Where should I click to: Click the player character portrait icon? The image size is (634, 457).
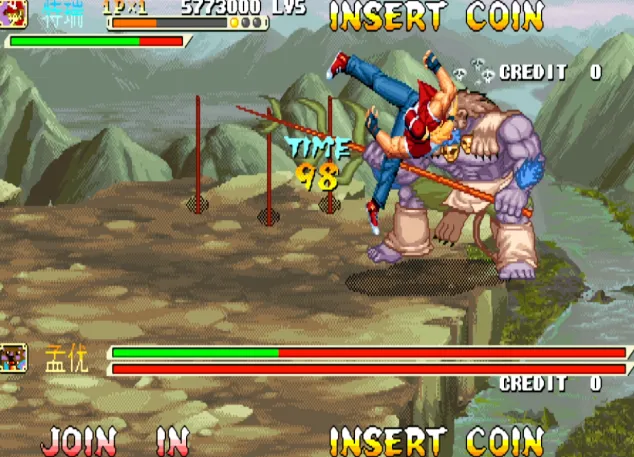click(x=13, y=13)
